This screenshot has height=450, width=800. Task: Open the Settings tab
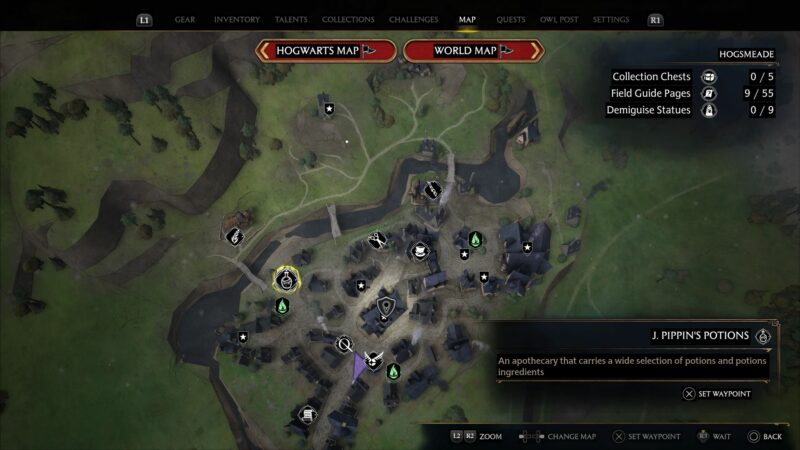click(x=611, y=19)
